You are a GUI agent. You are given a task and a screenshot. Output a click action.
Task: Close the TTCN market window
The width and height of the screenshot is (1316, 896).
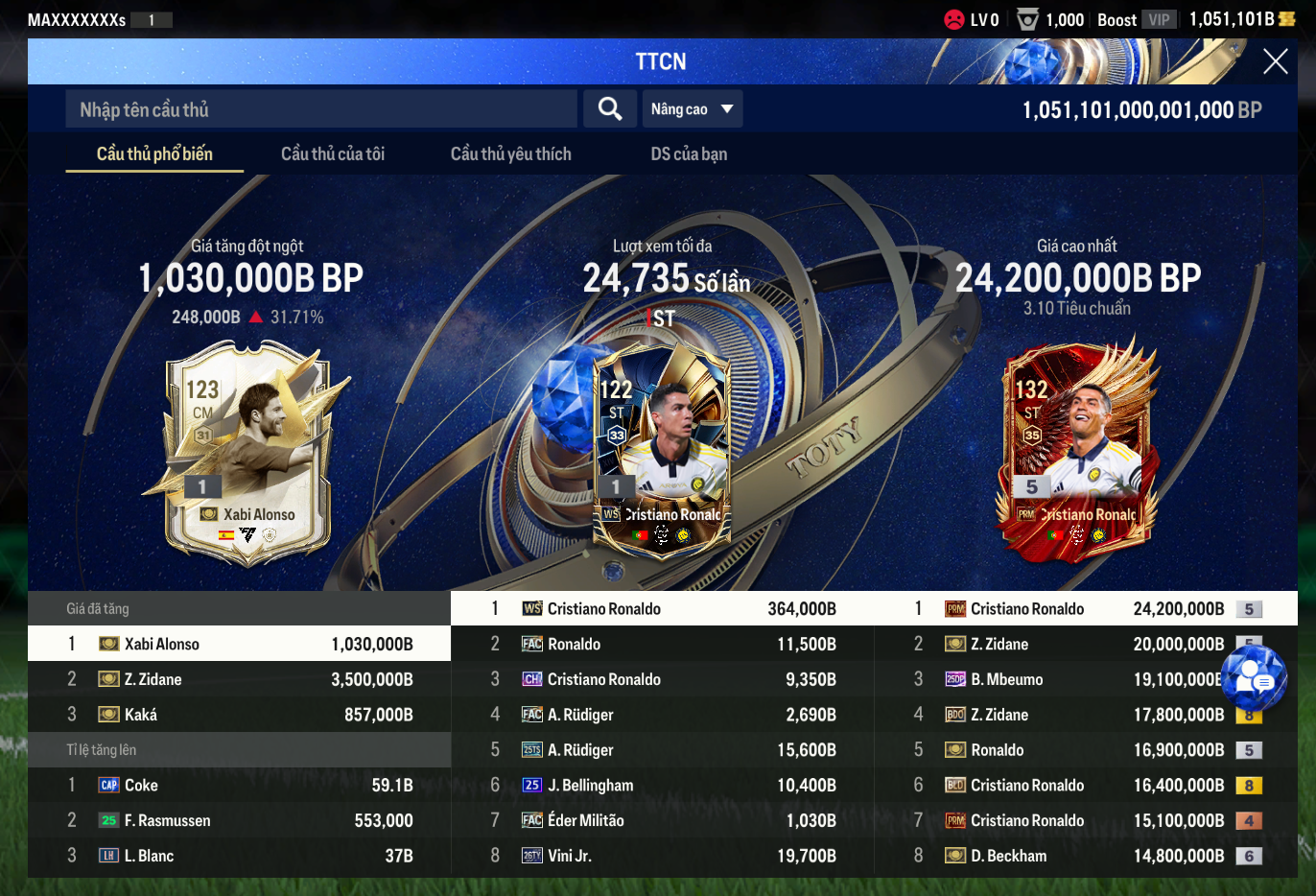click(1275, 62)
